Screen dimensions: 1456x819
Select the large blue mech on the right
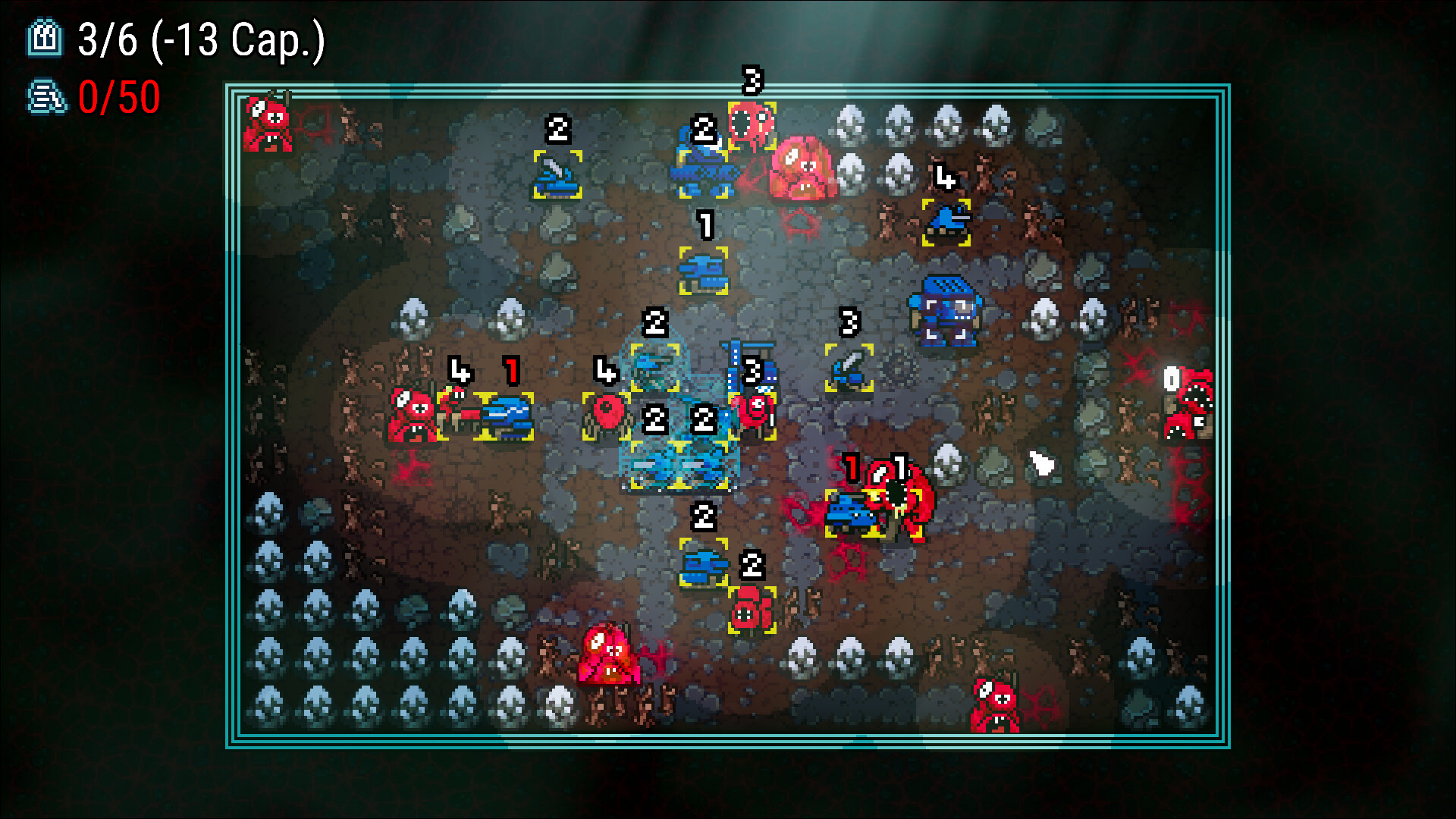pyautogui.click(x=946, y=311)
